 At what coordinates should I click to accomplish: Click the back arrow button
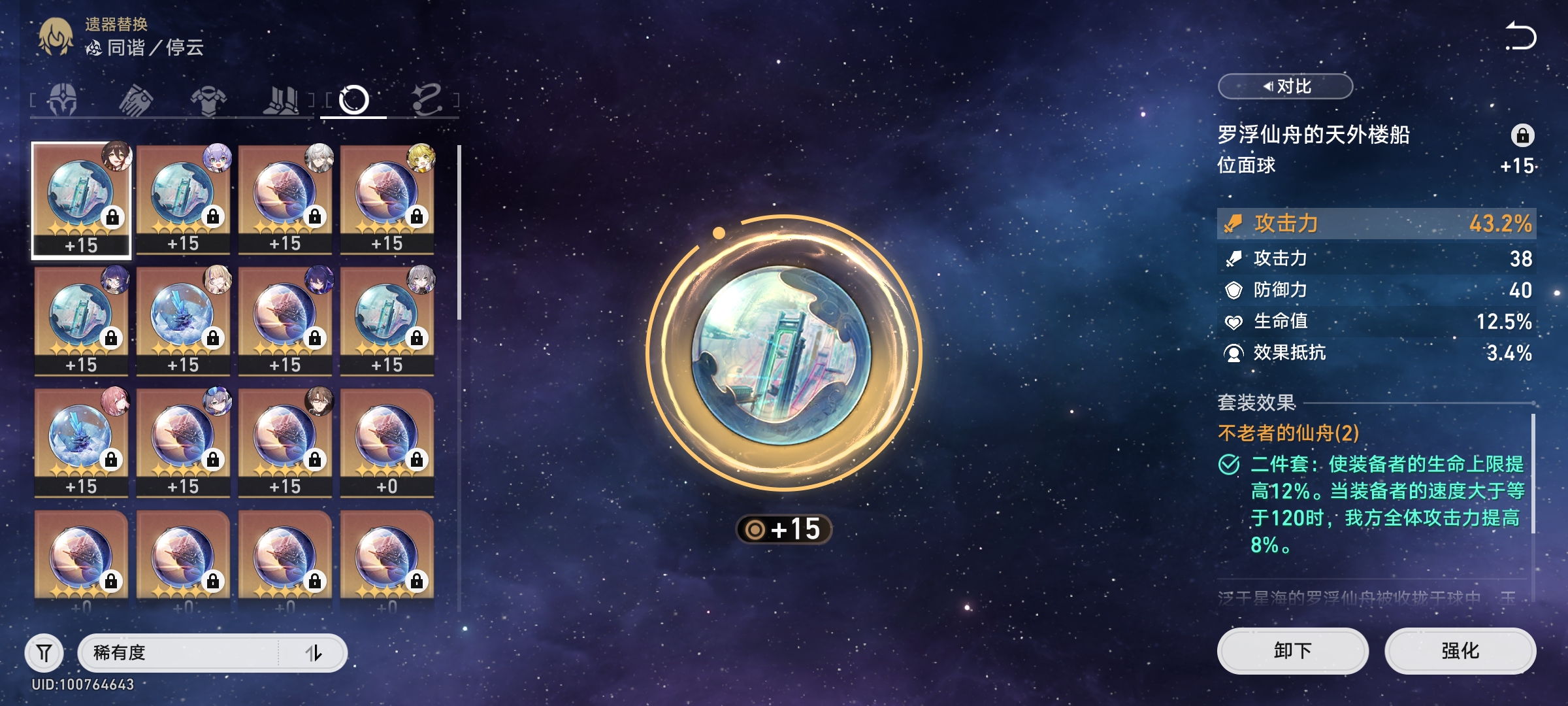[x=1521, y=36]
